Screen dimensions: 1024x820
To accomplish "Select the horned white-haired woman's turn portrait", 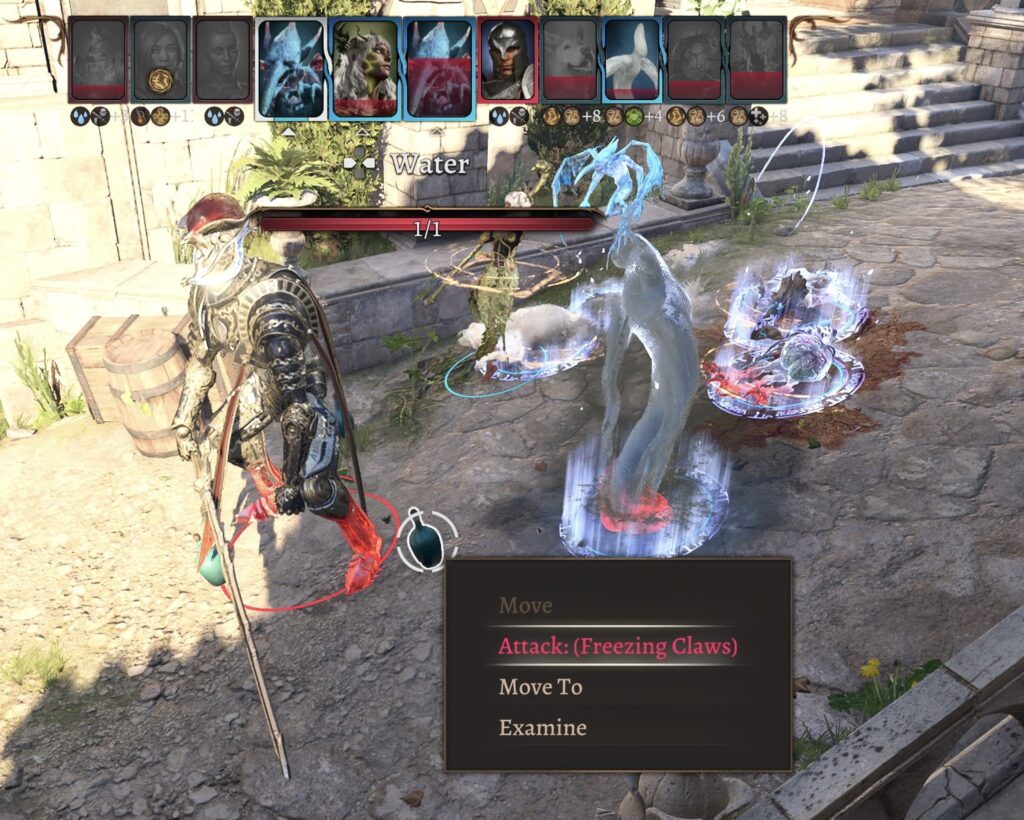I will [365, 67].
